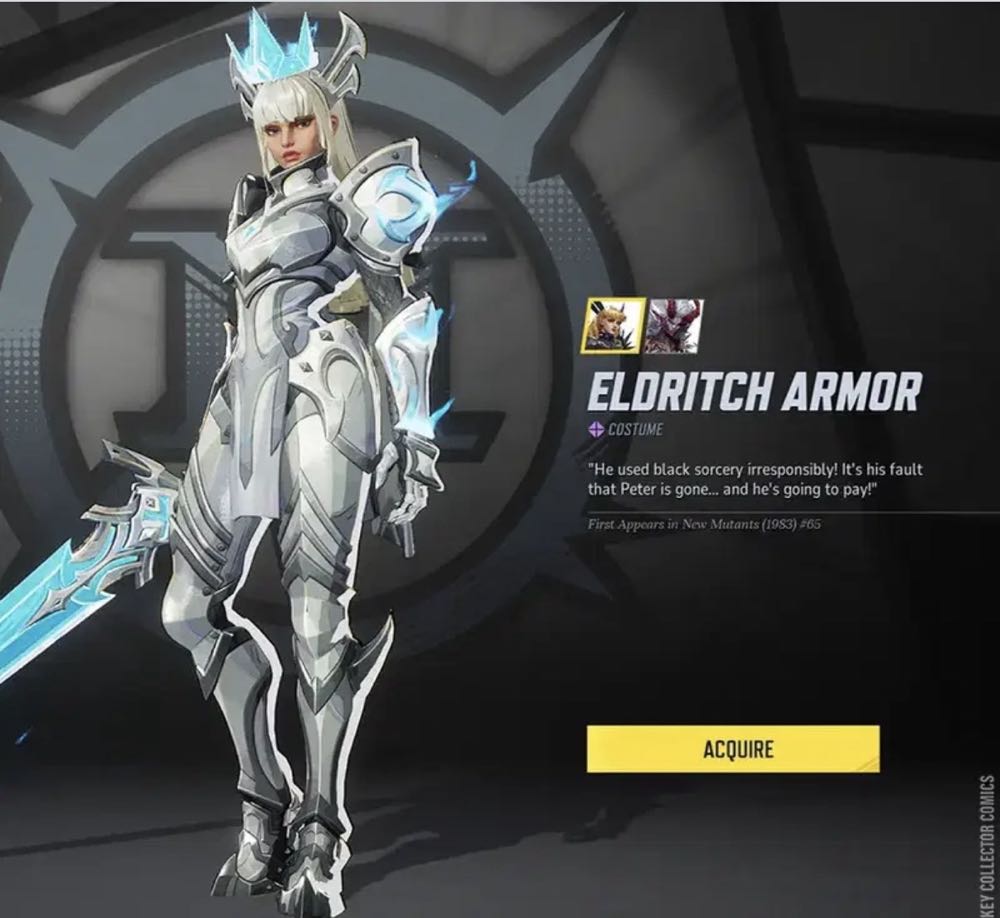Switch to the red-horned demon form thumbnail
Viewport: 1000px width, 918px height.
coord(673,325)
